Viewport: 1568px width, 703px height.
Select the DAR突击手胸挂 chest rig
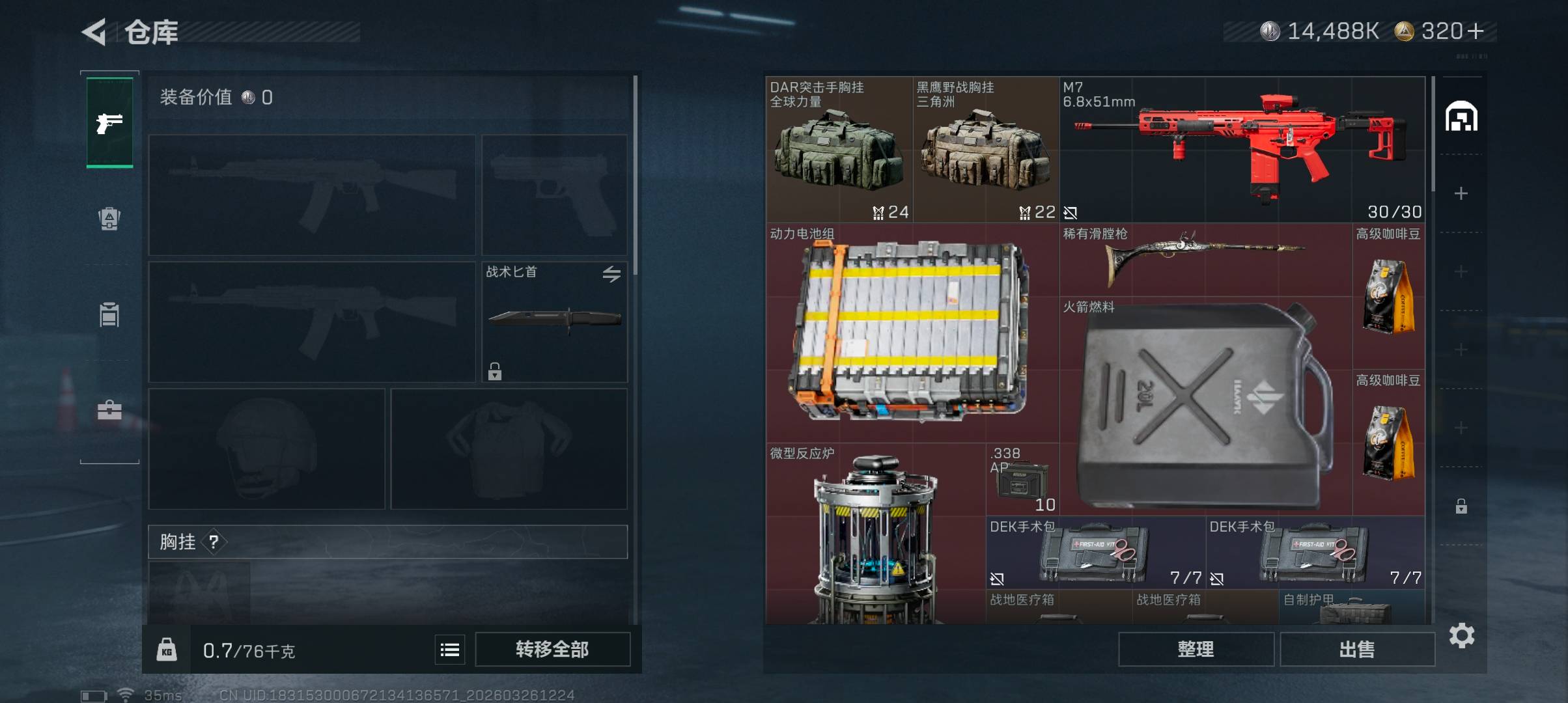[839, 150]
